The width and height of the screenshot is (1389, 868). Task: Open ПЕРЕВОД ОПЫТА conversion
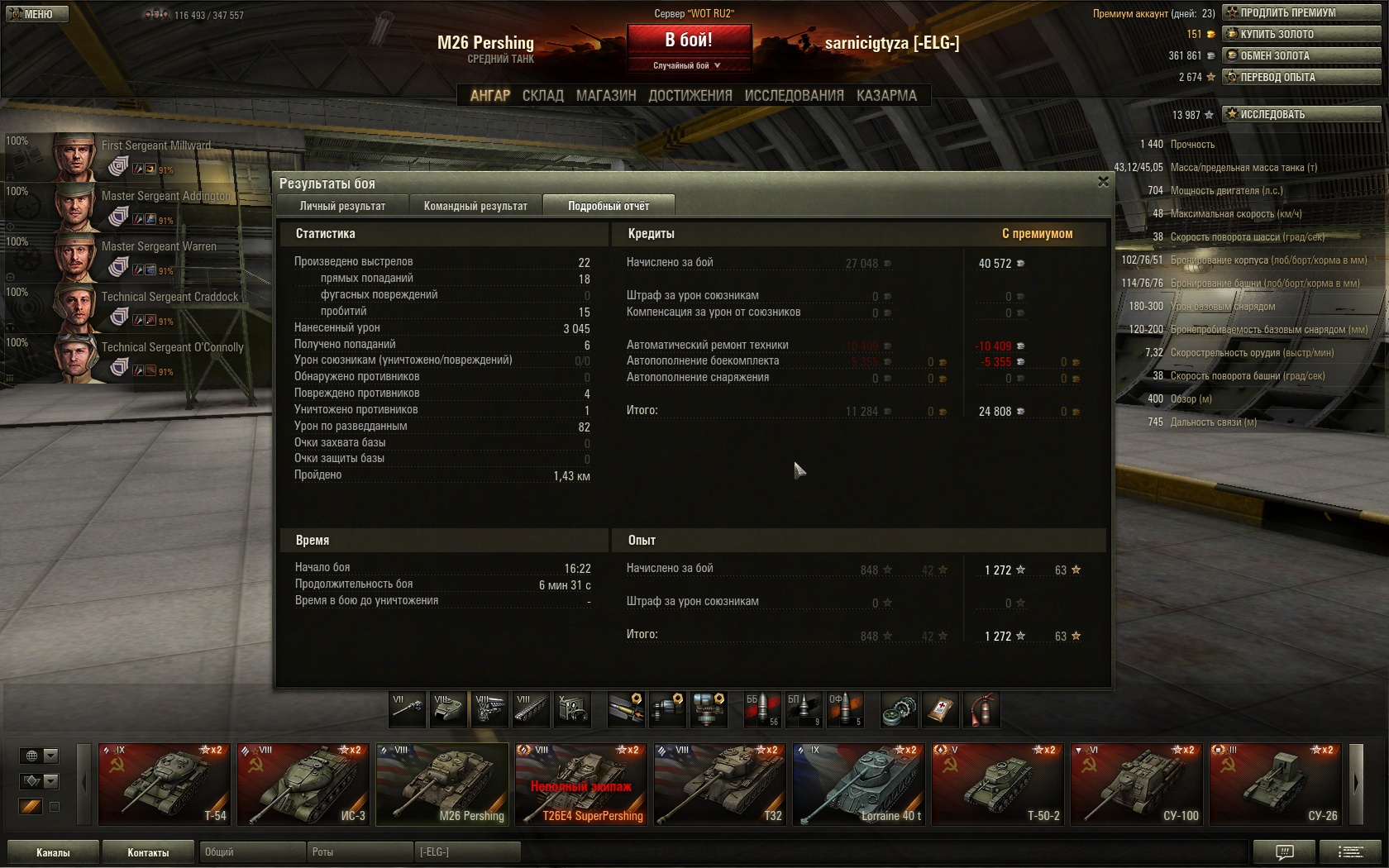tap(1301, 77)
